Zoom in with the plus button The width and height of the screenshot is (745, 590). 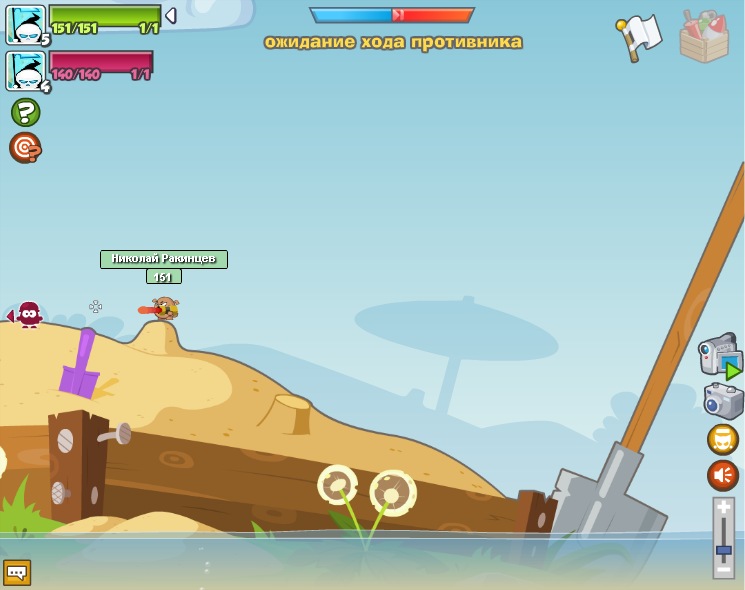click(723, 508)
